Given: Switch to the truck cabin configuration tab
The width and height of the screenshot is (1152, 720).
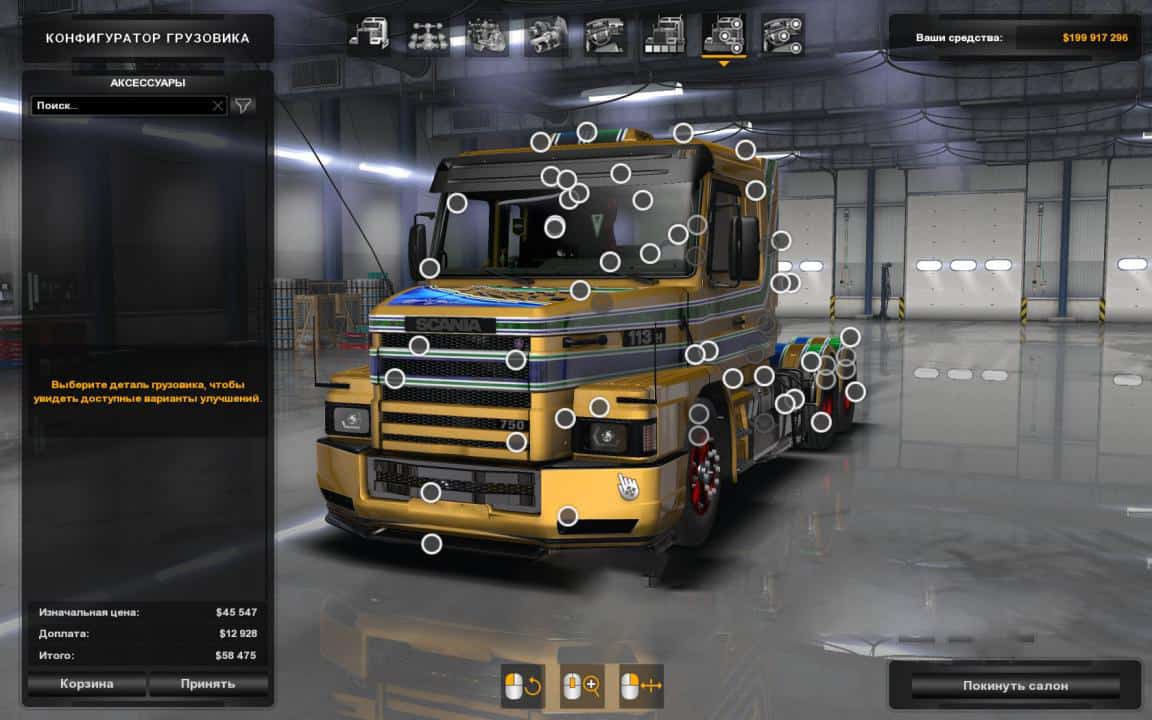Looking at the screenshot, I should tap(369, 35).
